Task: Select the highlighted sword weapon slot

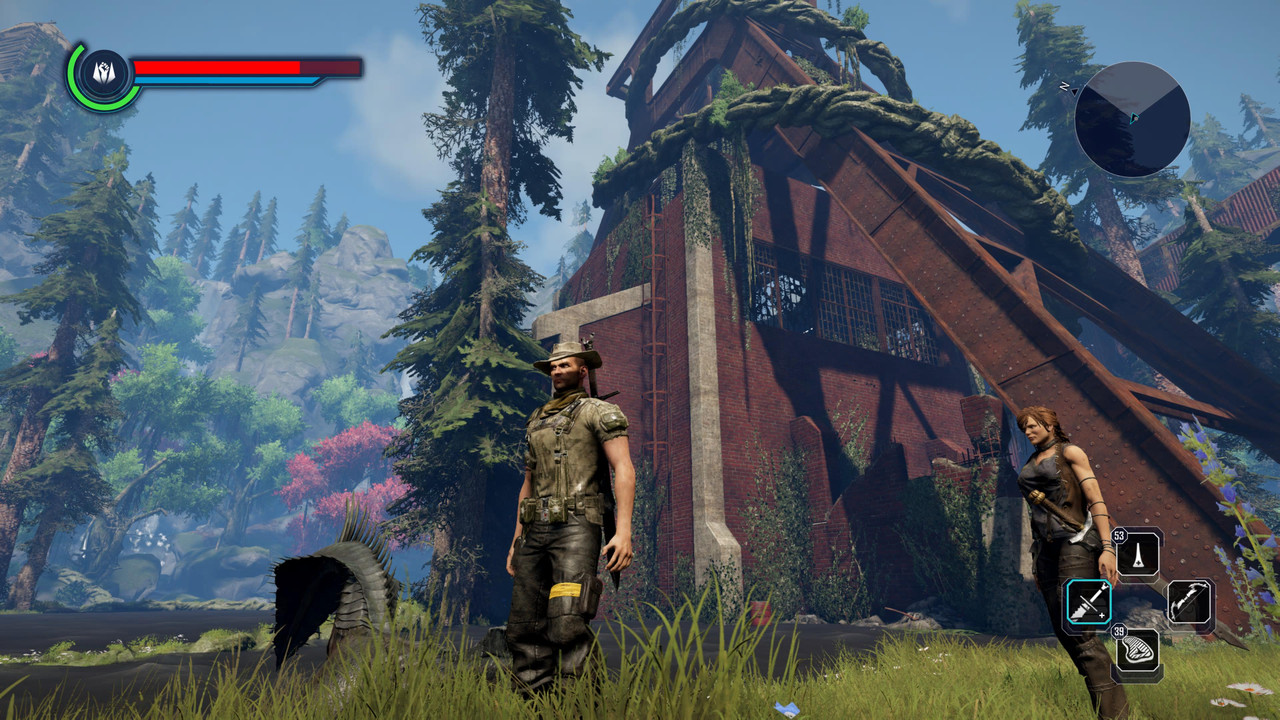Action: (x=1088, y=602)
